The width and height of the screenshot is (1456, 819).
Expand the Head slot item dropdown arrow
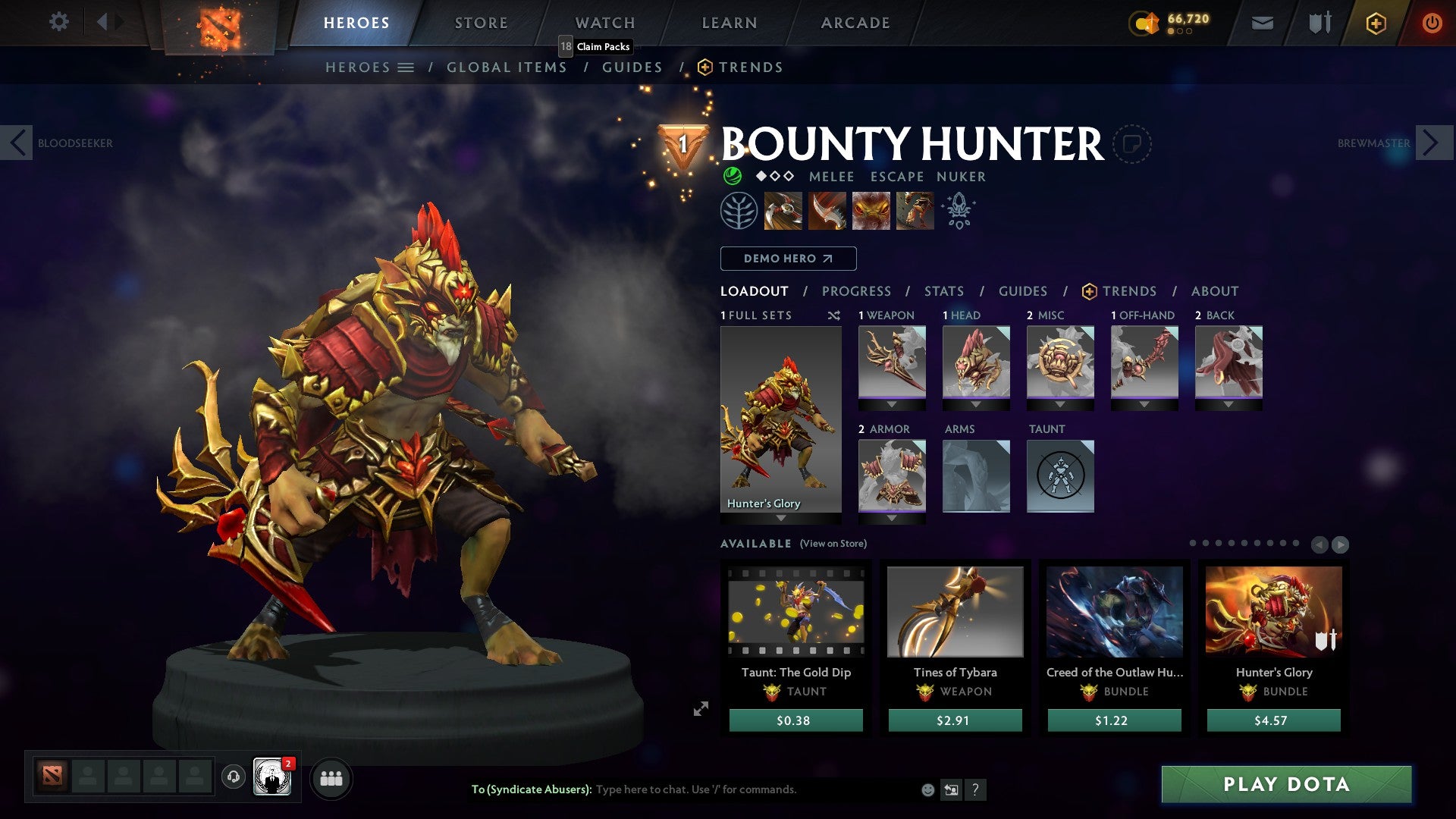(x=977, y=405)
